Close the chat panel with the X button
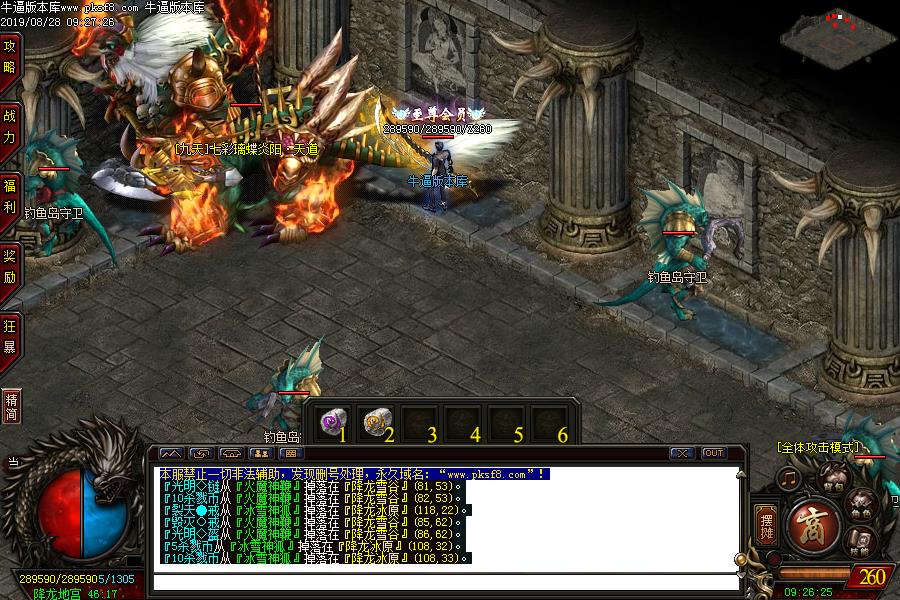This screenshot has width=900, height=600. (x=682, y=453)
